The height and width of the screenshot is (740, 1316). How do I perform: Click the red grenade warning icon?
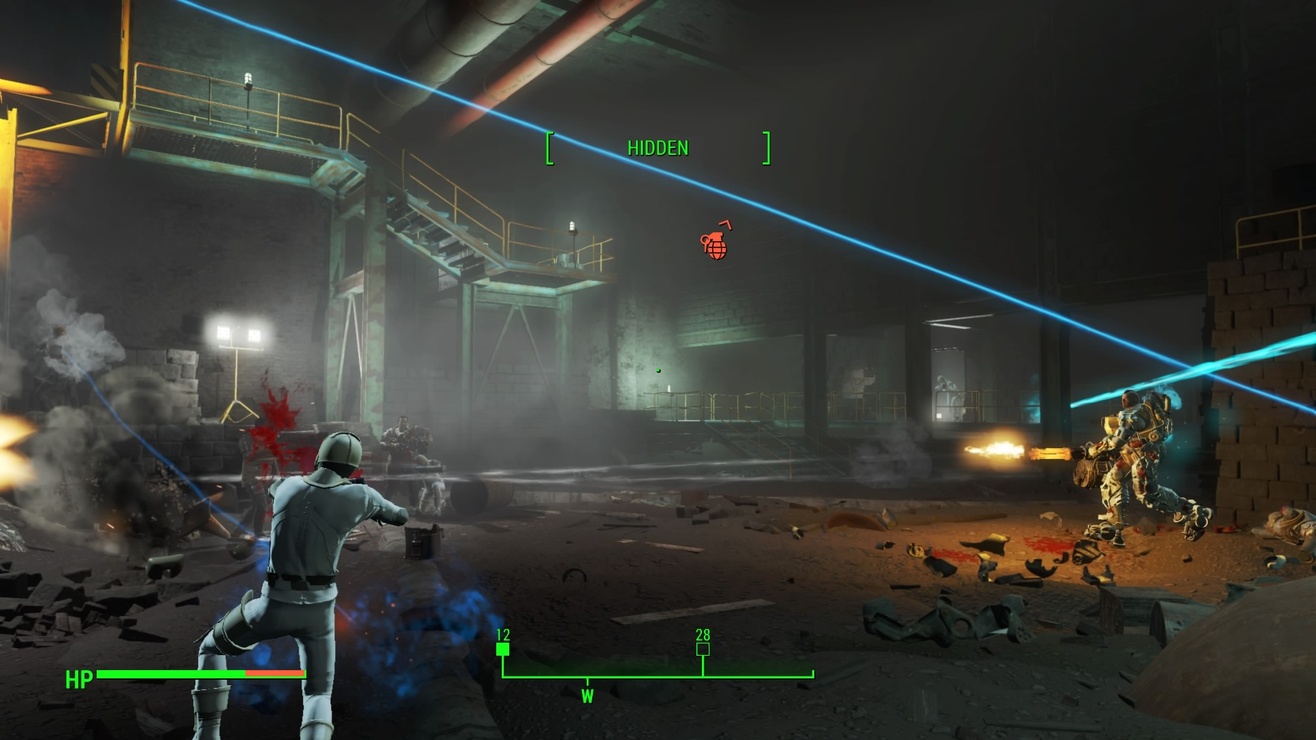pos(715,243)
